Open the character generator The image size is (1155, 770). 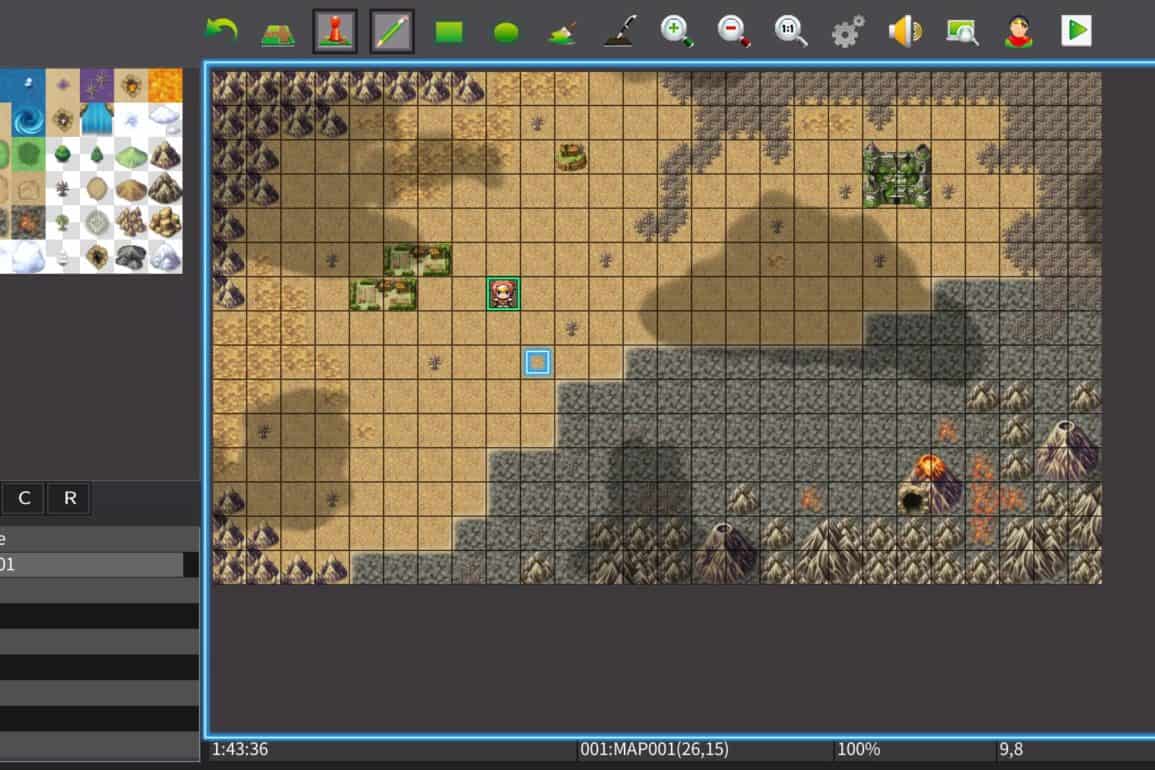point(1019,32)
